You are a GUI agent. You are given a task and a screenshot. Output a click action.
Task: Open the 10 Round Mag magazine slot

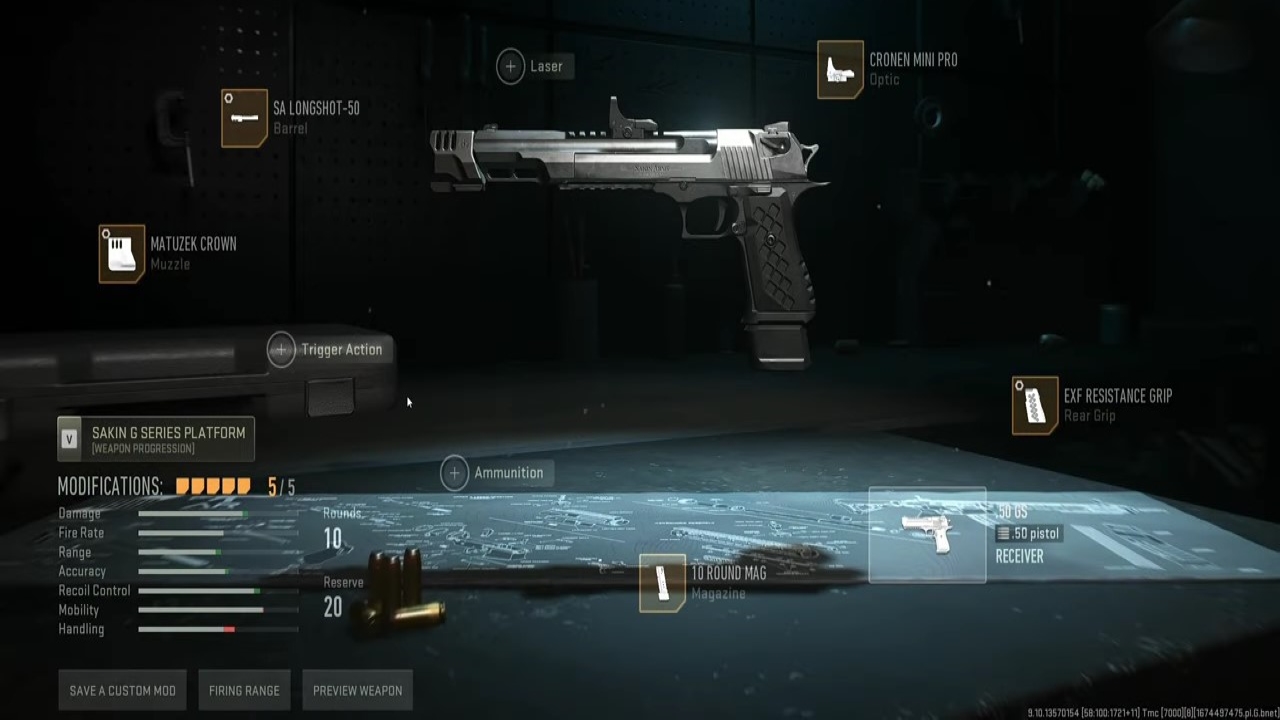click(x=663, y=583)
